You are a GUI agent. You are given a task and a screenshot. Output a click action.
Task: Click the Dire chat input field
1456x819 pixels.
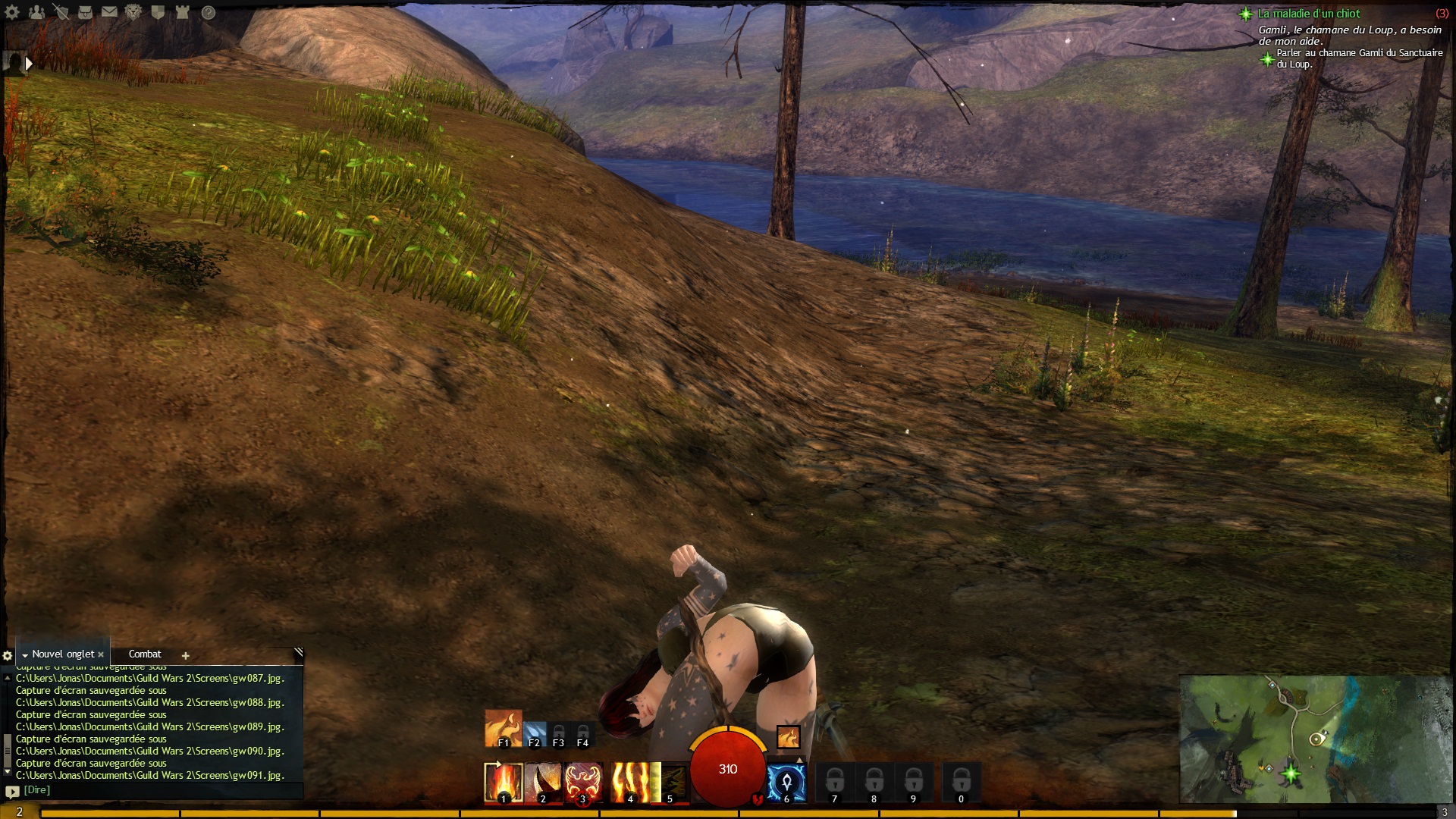coord(152,790)
